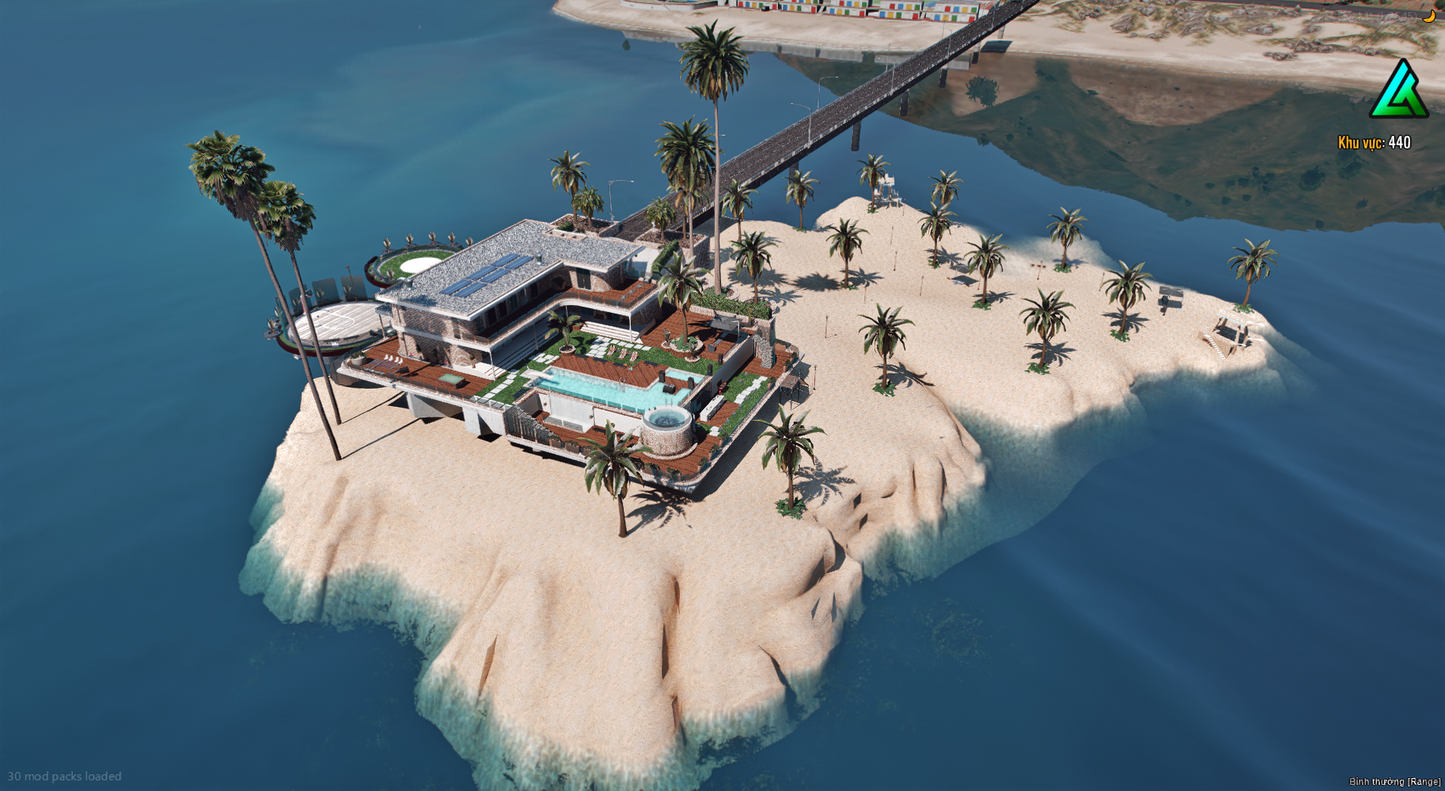1445x791 pixels.
Task: Click the row of sun loungers by the pool
Action: click(621, 354)
